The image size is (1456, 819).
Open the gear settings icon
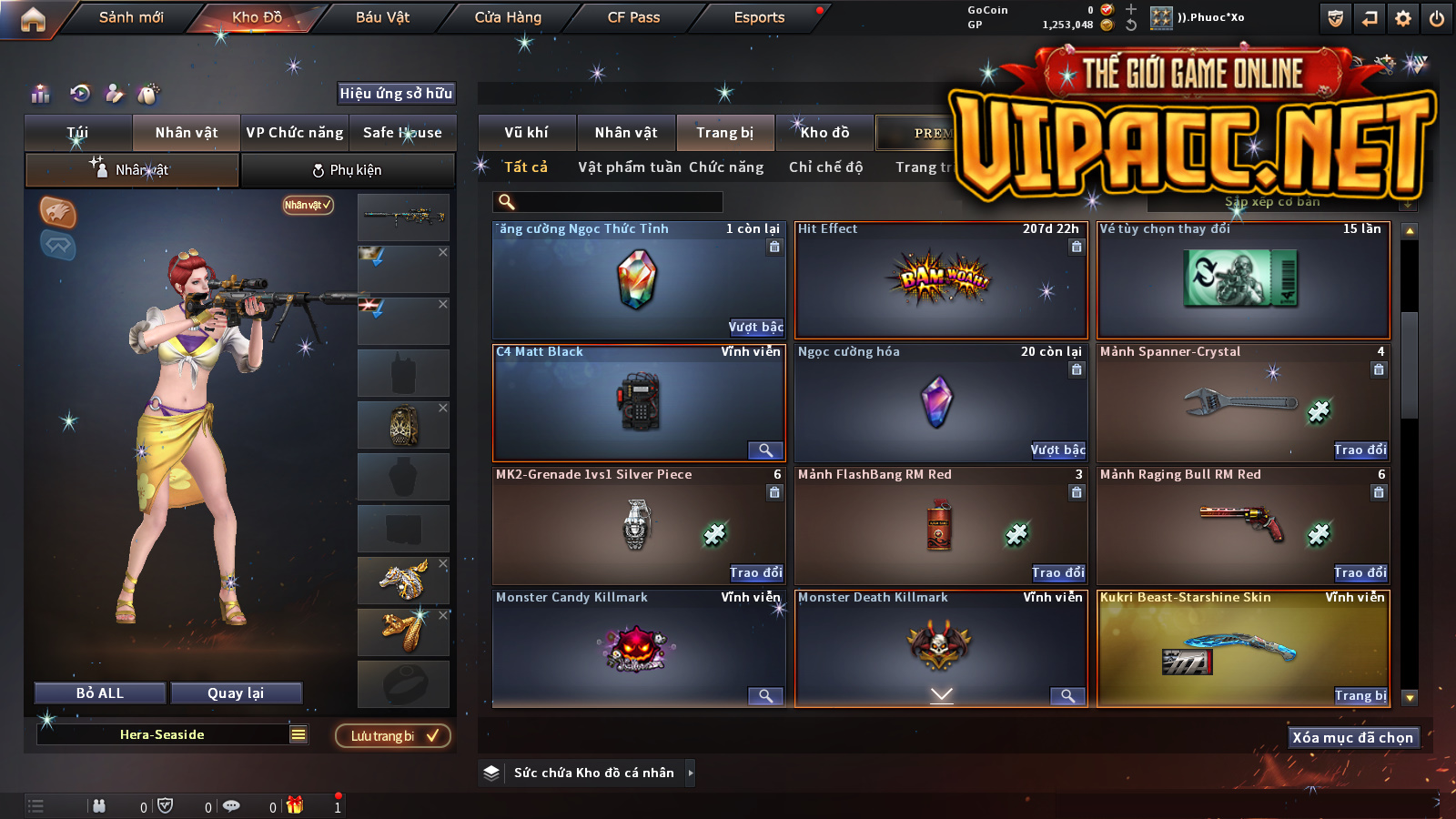[1403, 18]
